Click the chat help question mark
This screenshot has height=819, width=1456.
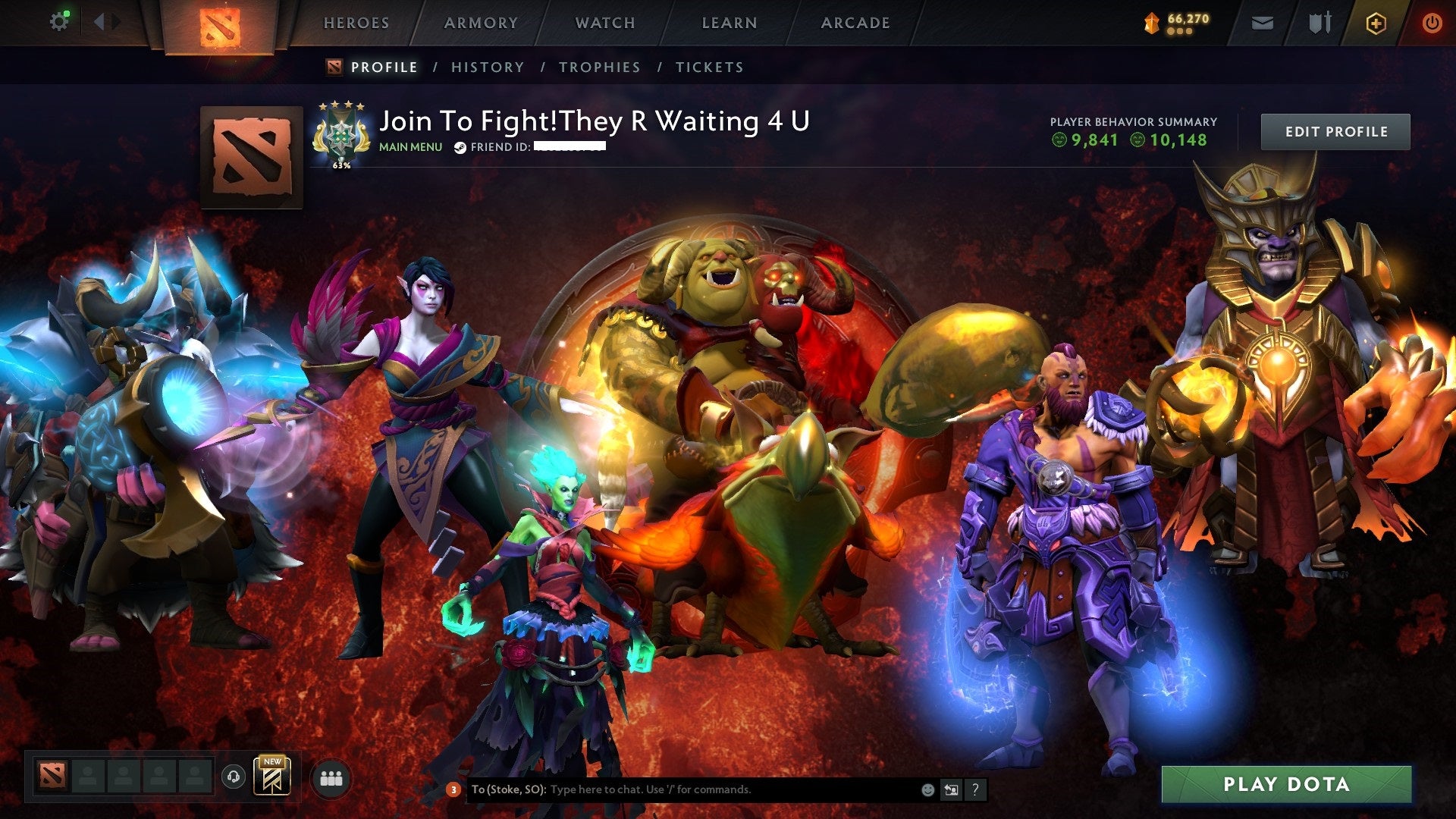[974, 789]
